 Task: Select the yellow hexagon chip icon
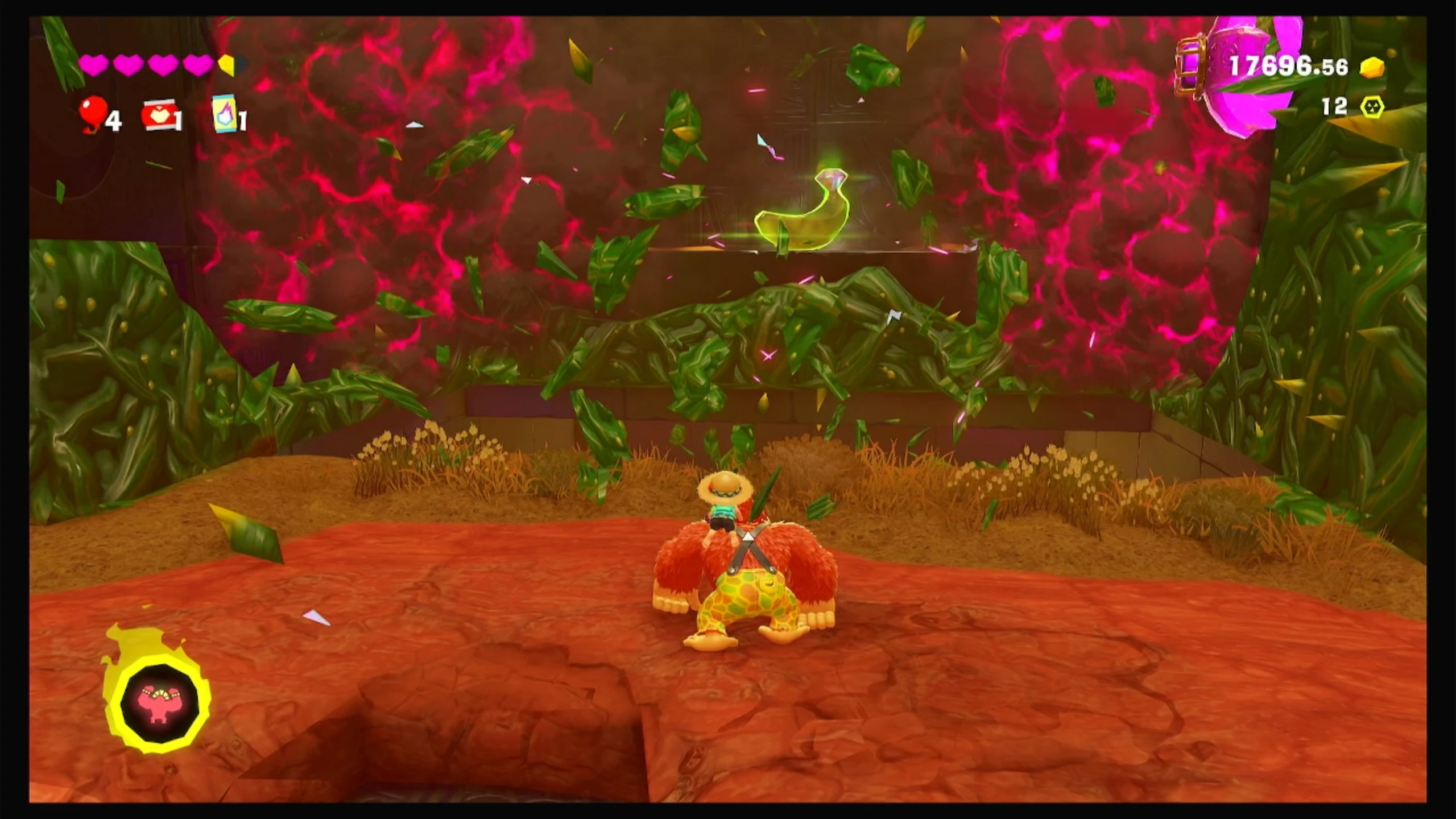[1372, 106]
